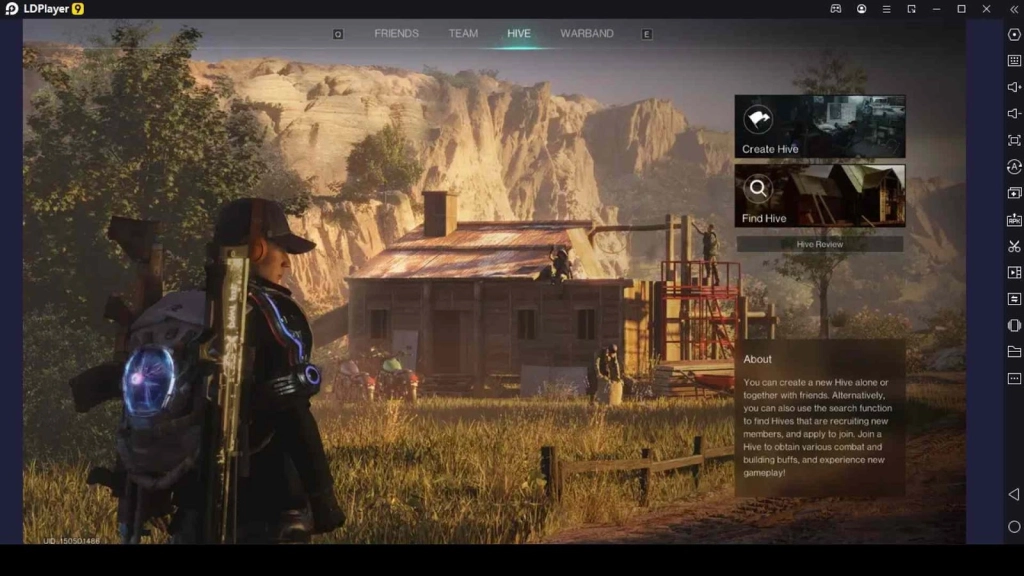Switch to the Friends tab
Screen dimensions: 1024x576
396,33
